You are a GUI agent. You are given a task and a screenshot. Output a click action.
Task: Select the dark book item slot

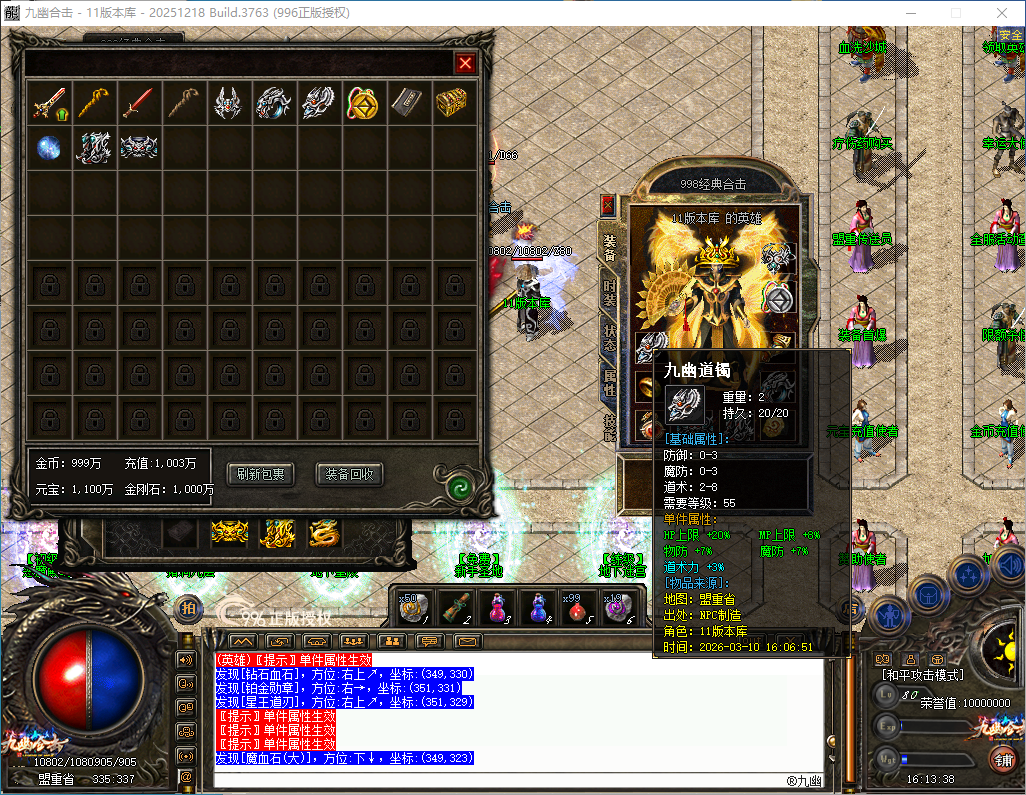point(408,103)
